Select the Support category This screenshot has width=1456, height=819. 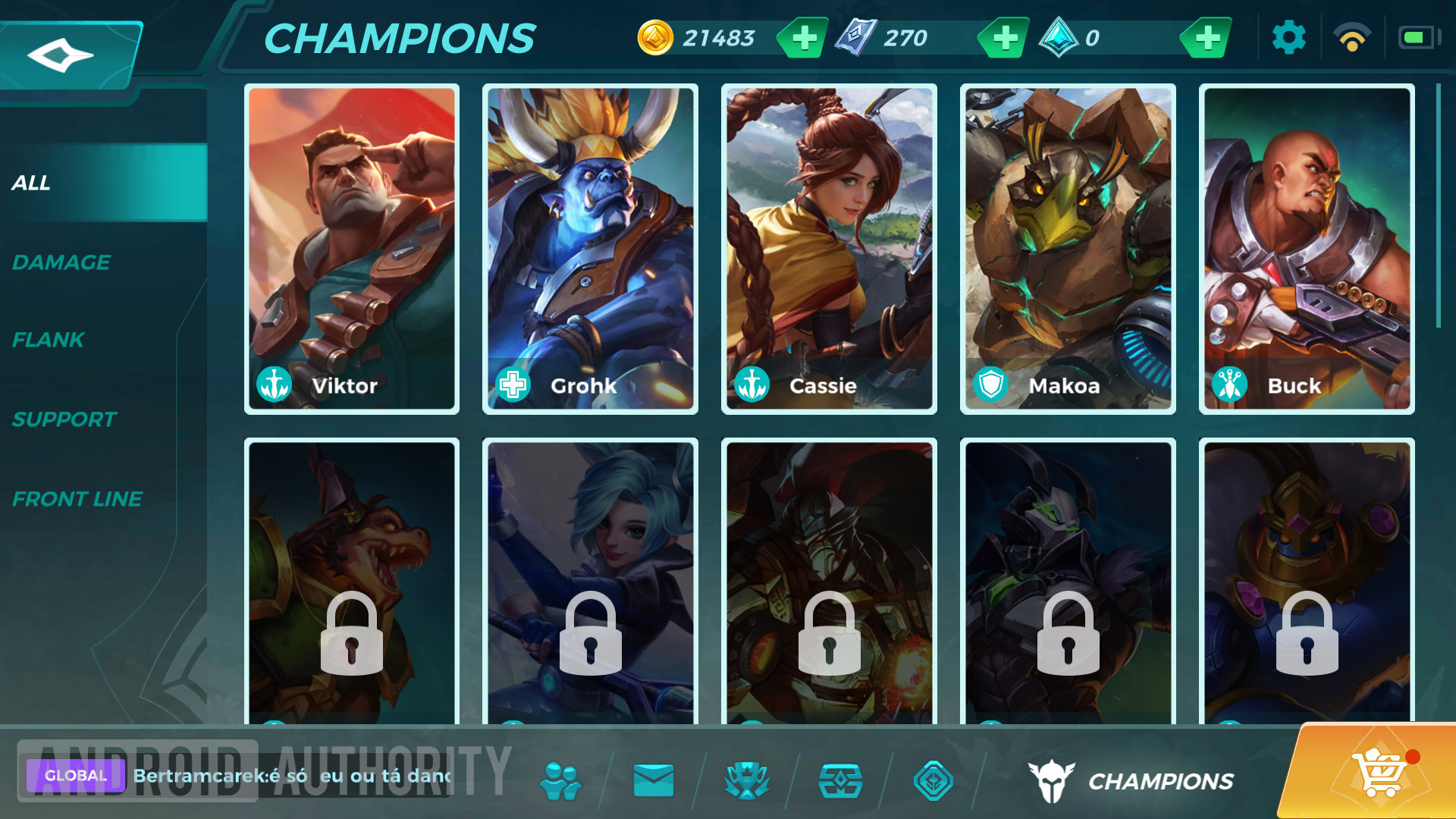pyautogui.click(x=64, y=419)
